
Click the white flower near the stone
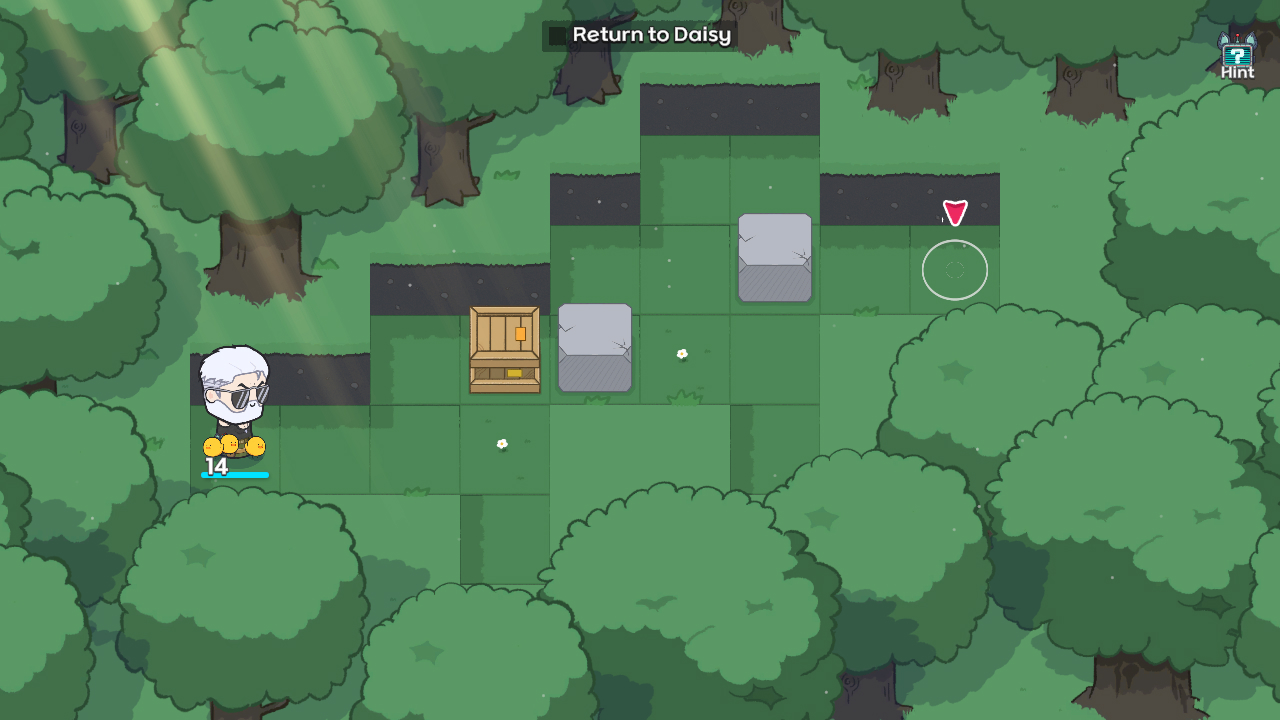(x=682, y=352)
